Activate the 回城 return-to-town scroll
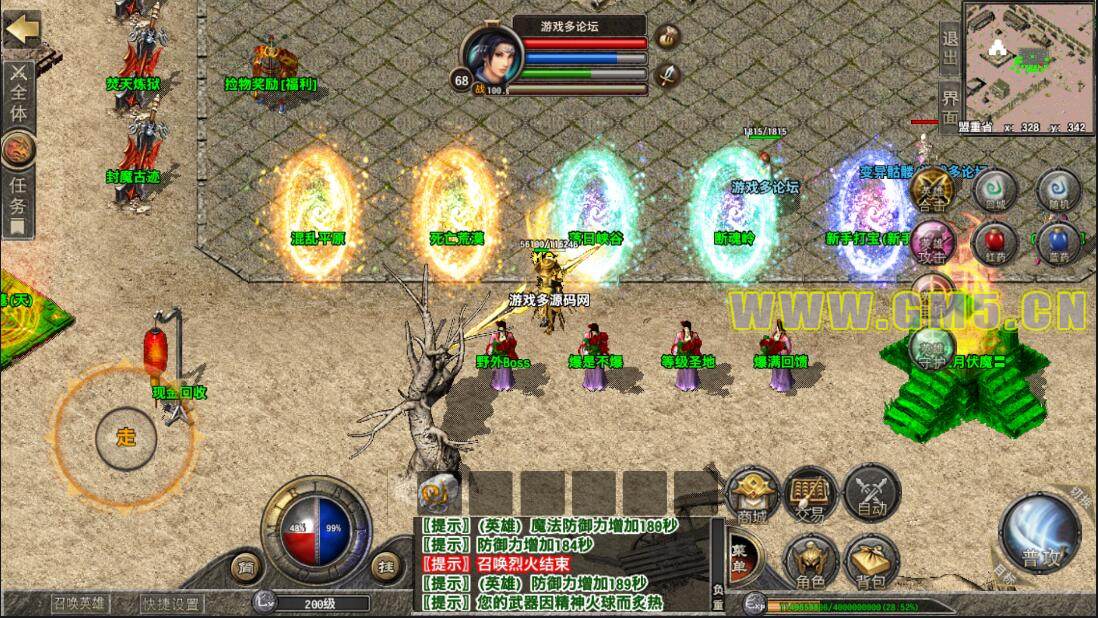This screenshot has height=618, width=1098. click(x=995, y=187)
